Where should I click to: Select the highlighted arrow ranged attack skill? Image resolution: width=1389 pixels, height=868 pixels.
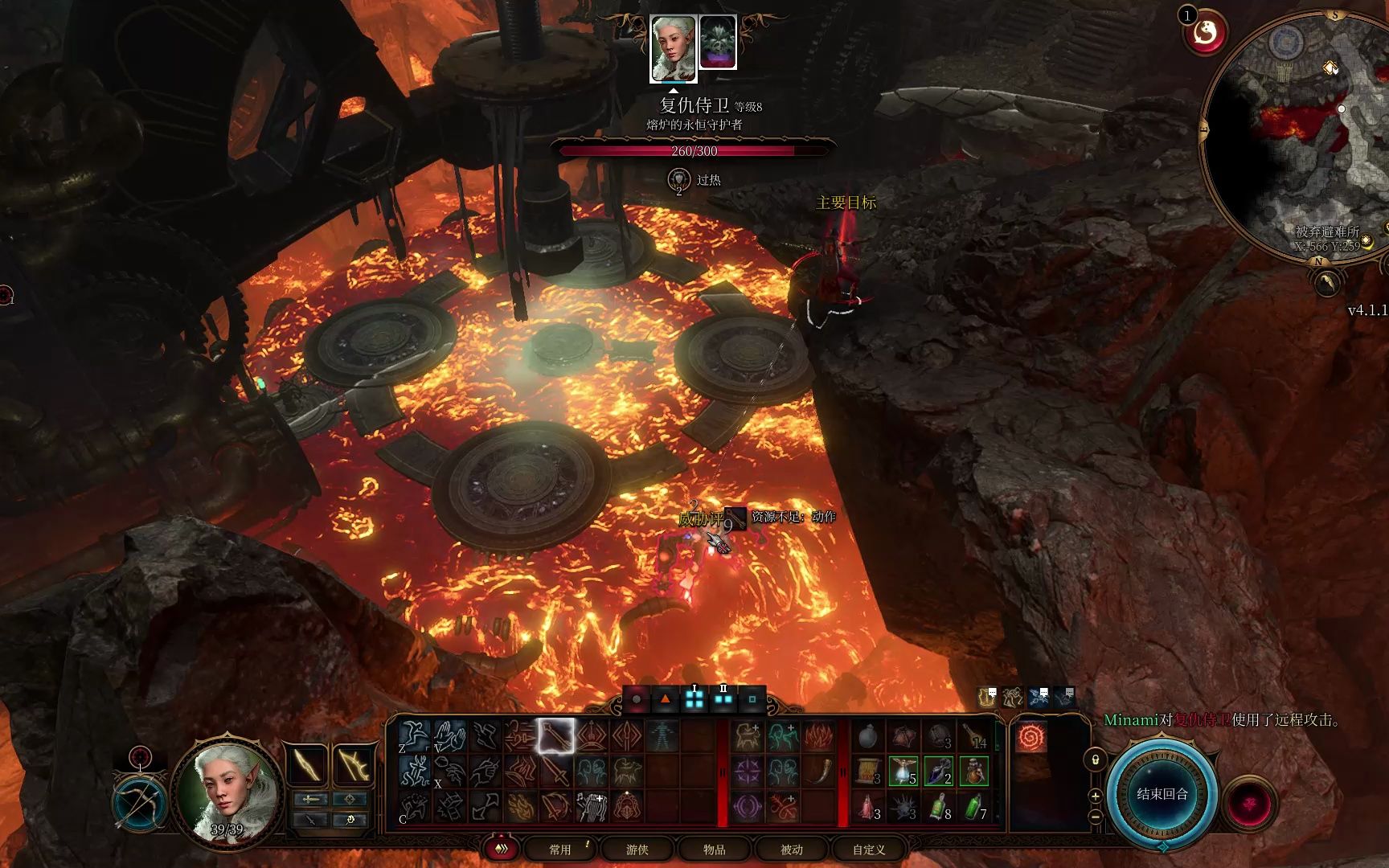pyautogui.click(x=556, y=736)
